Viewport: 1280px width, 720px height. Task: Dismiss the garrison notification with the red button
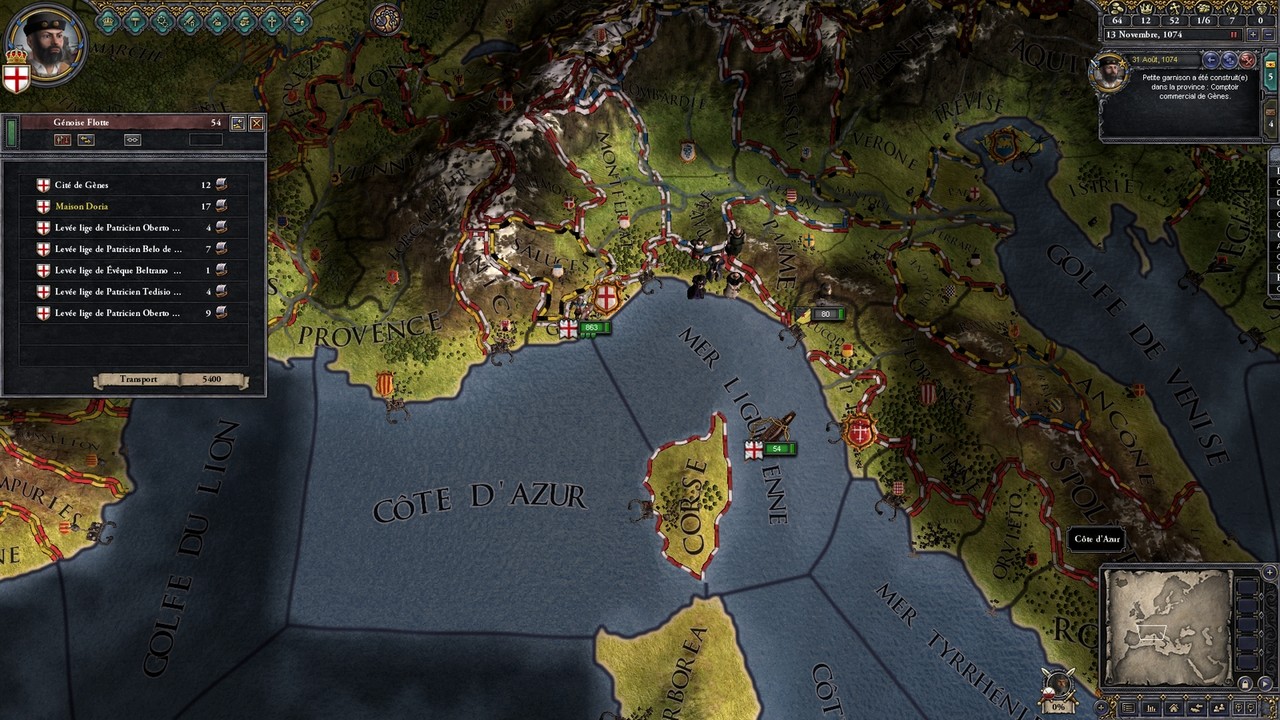click(x=1247, y=60)
